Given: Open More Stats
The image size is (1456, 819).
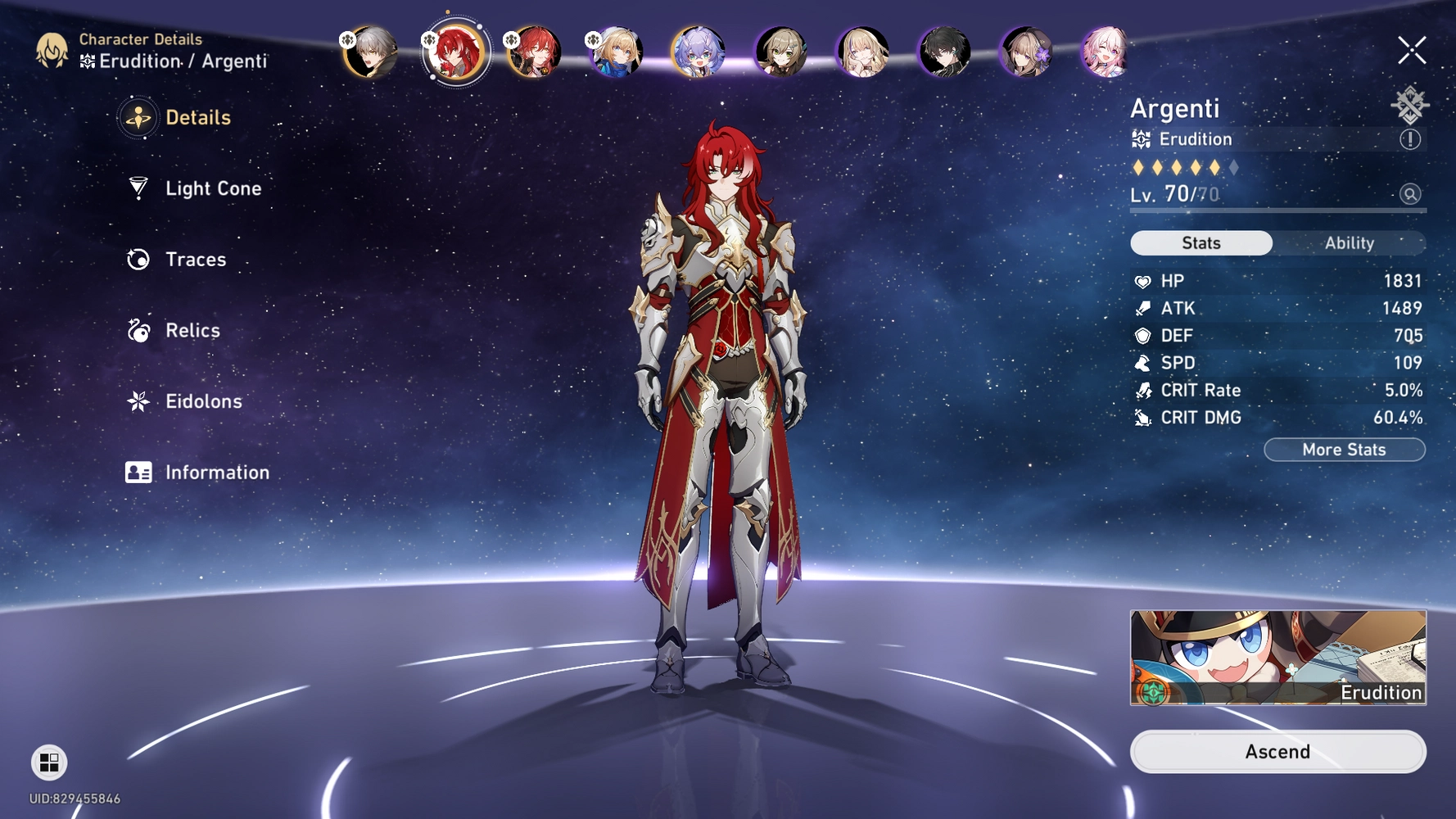Looking at the screenshot, I should coord(1344,449).
